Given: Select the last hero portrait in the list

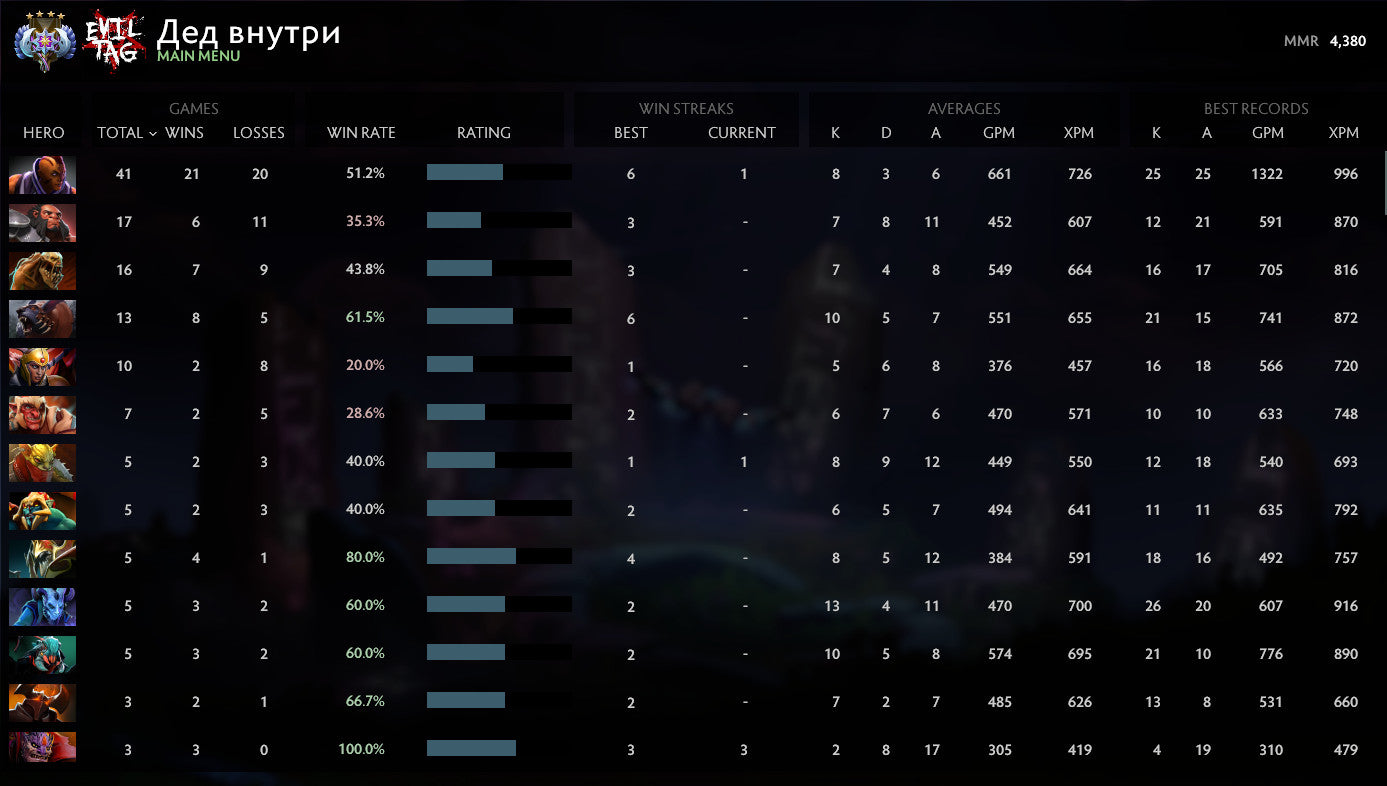Looking at the screenshot, I should click(x=42, y=750).
